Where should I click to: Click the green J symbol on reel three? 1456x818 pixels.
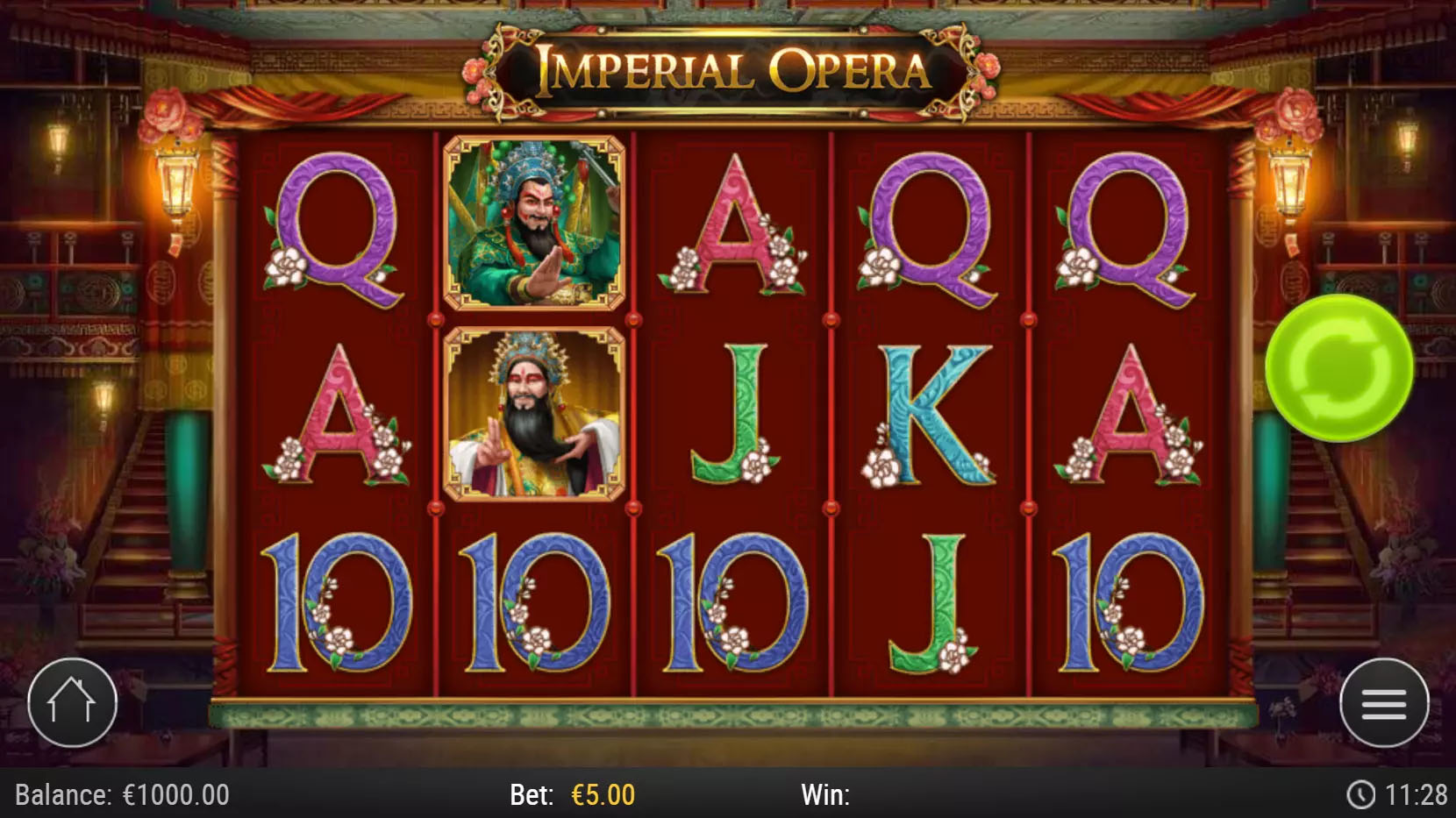(739, 412)
